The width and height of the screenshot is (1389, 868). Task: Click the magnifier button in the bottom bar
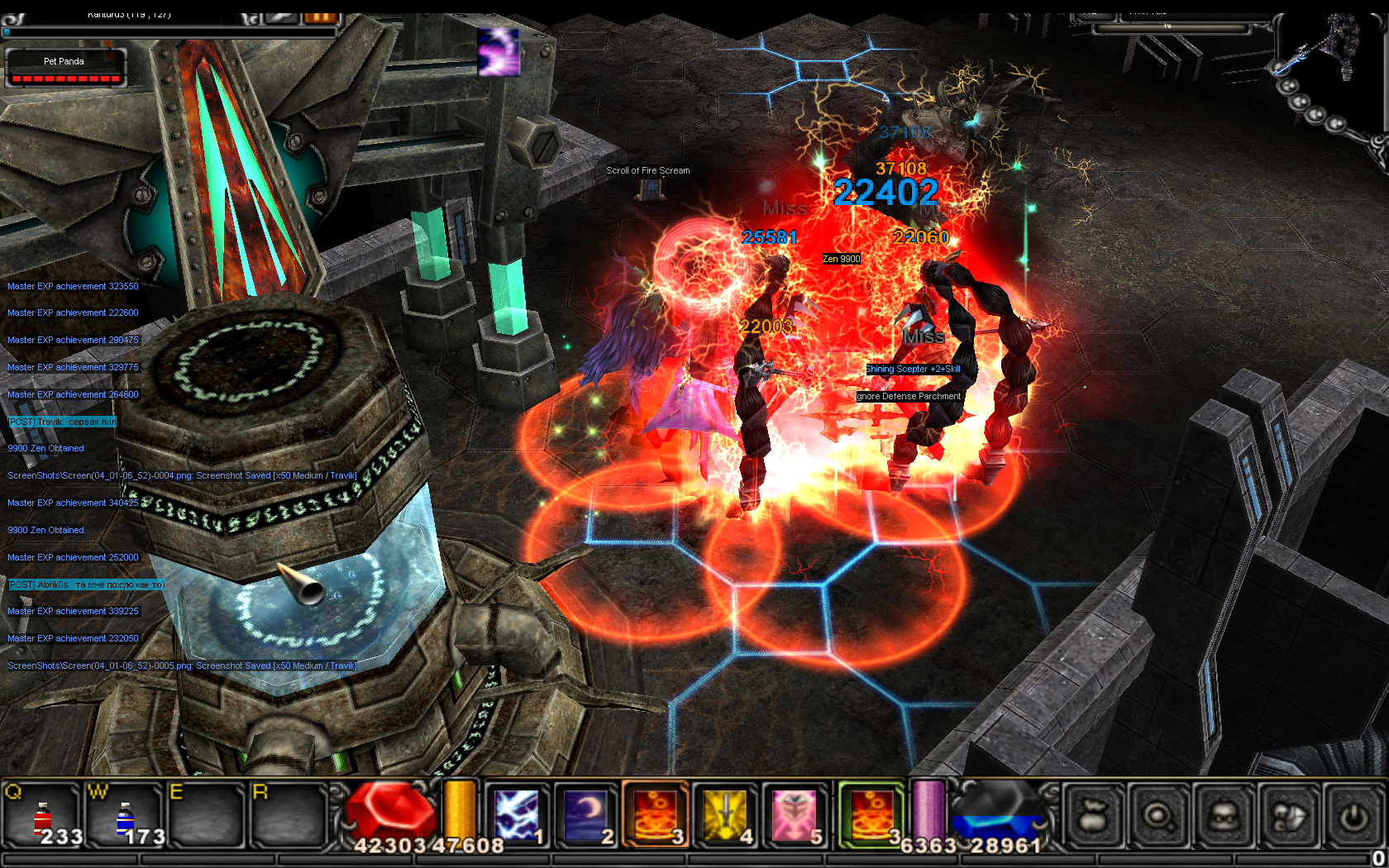click(x=1159, y=817)
